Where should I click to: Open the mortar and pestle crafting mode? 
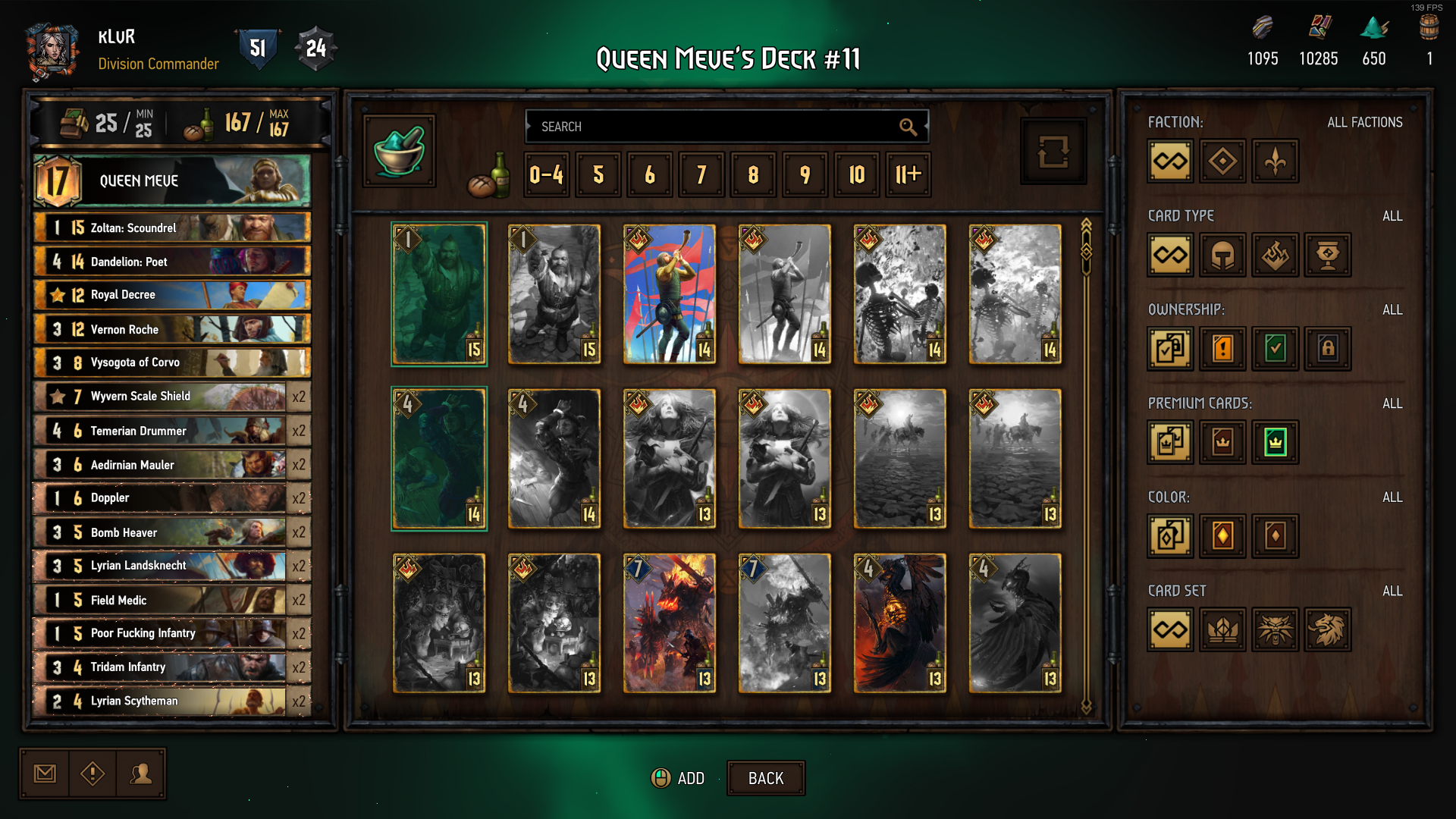[x=400, y=150]
